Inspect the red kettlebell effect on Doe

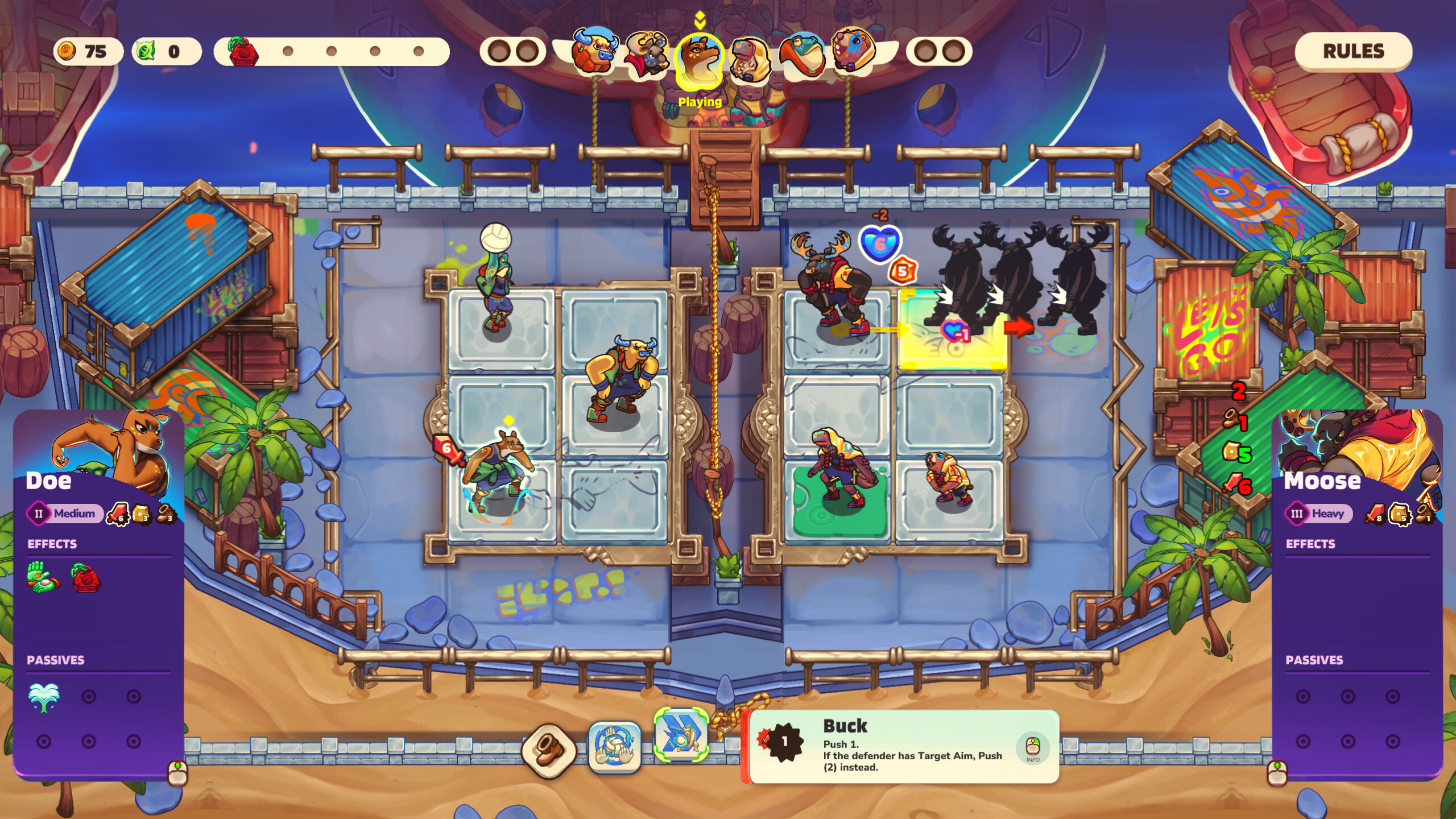(x=86, y=578)
